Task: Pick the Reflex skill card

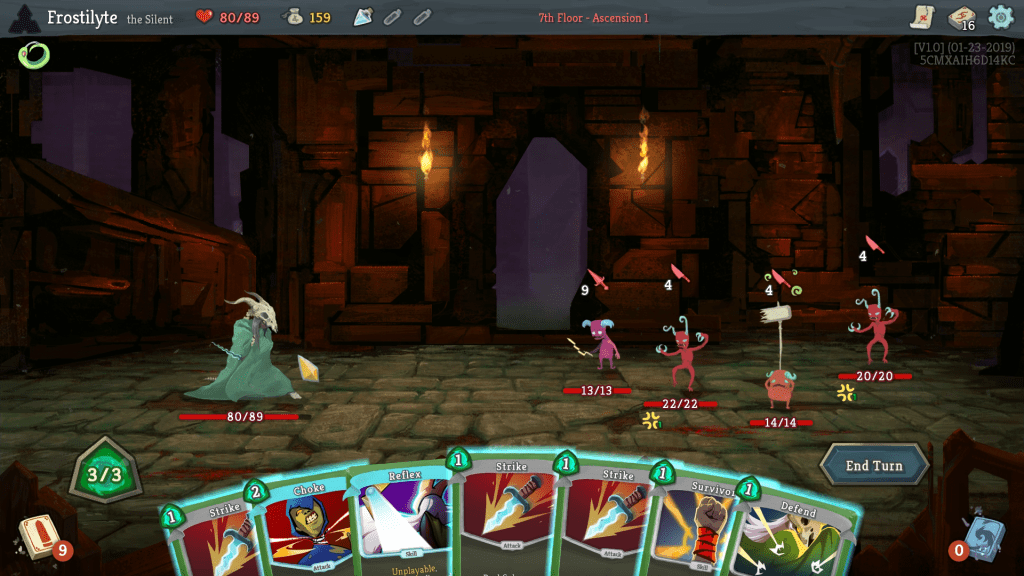Action: (400, 520)
